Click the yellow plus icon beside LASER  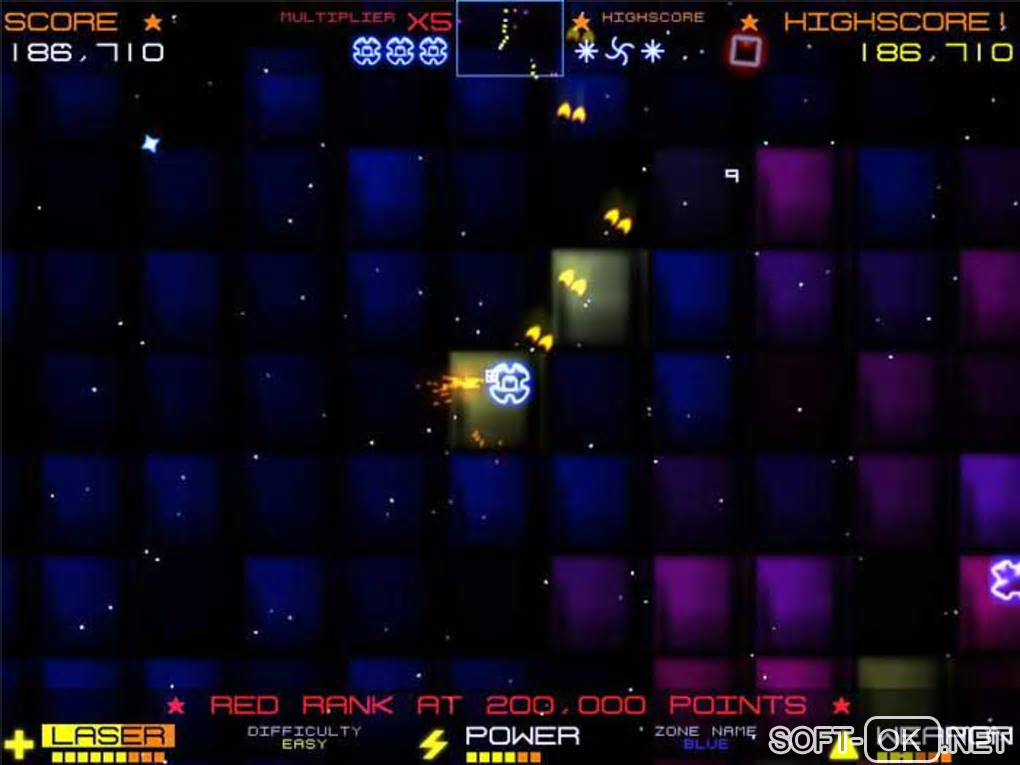pos(19,743)
